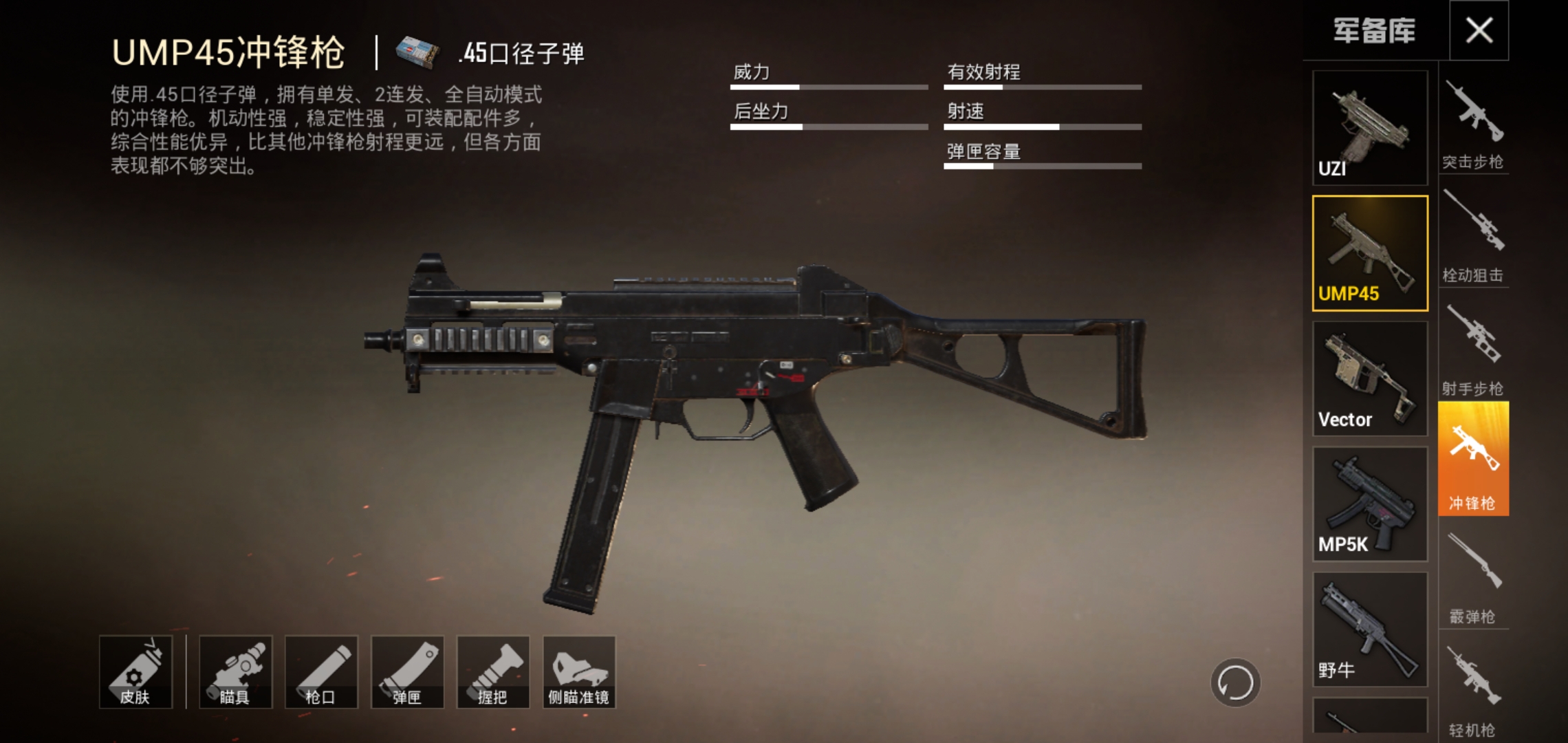Open the 冲锋枪 SMG category panel
The height and width of the screenshot is (743, 1568).
(x=1474, y=457)
